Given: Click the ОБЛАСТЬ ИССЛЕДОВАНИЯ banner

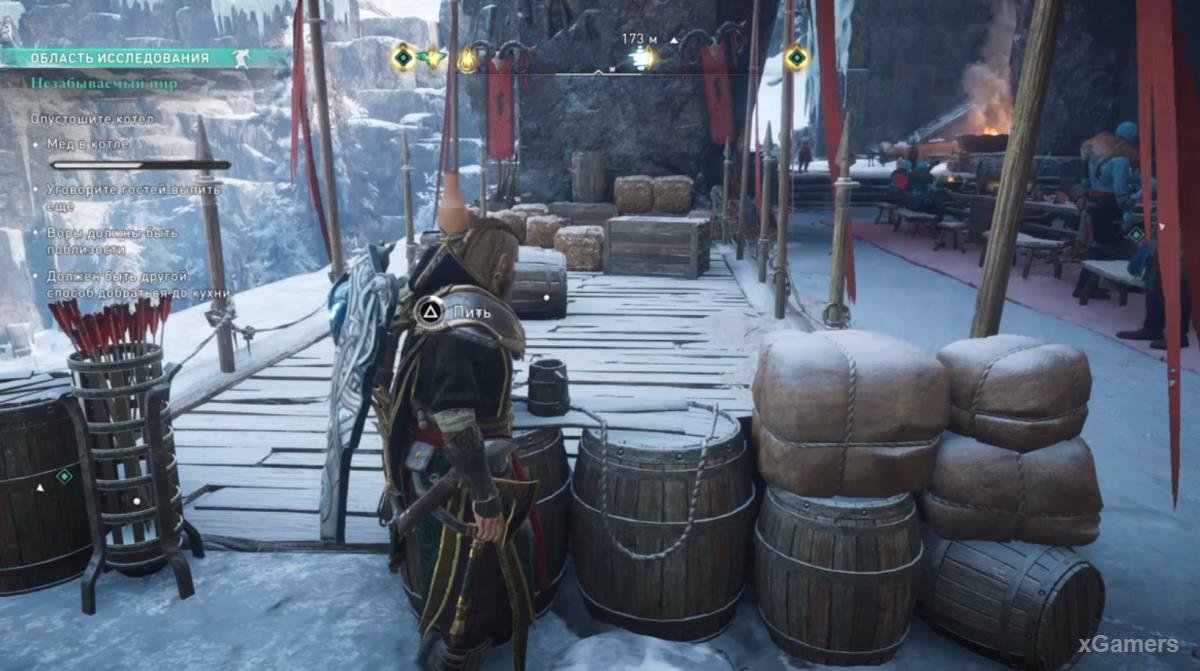Looking at the screenshot, I should click(120, 58).
